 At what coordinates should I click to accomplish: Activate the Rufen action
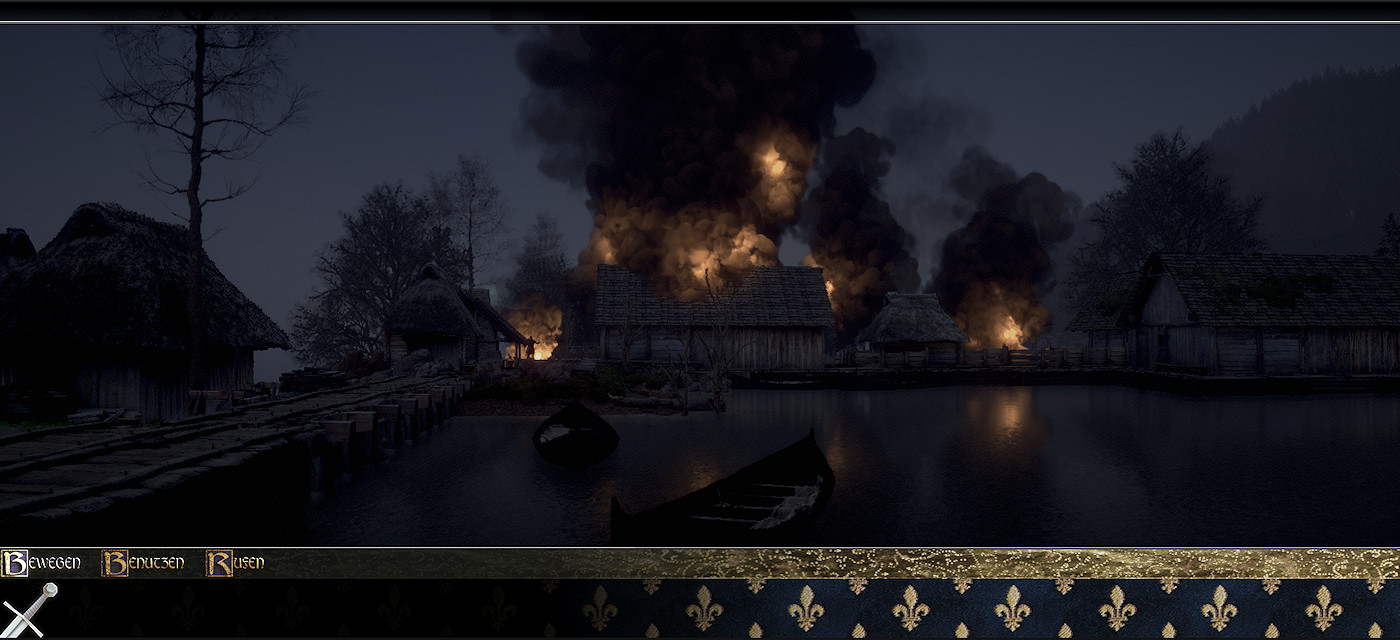(236, 563)
